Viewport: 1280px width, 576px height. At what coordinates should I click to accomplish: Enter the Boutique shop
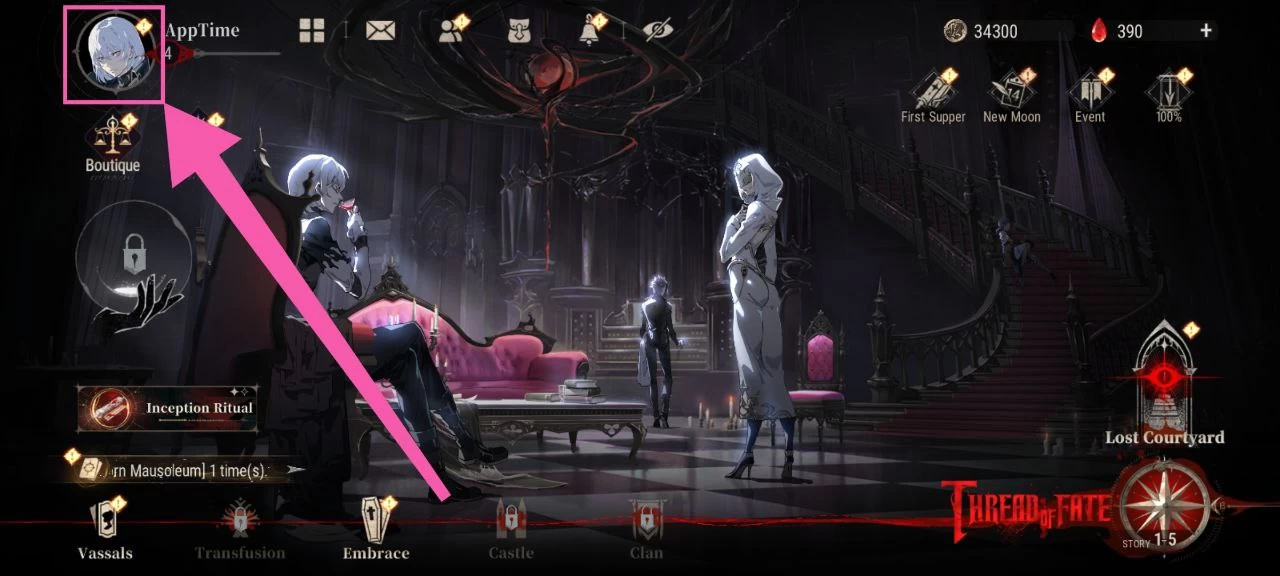point(112,145)
